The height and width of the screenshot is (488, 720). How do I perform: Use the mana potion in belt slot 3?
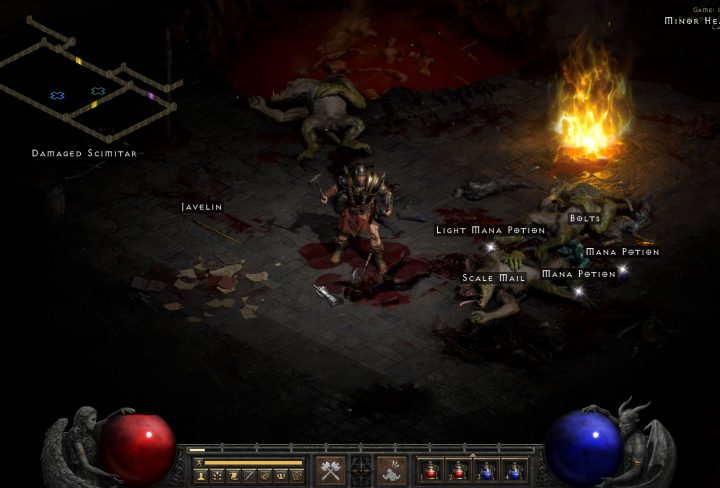[x=486, y=470]
